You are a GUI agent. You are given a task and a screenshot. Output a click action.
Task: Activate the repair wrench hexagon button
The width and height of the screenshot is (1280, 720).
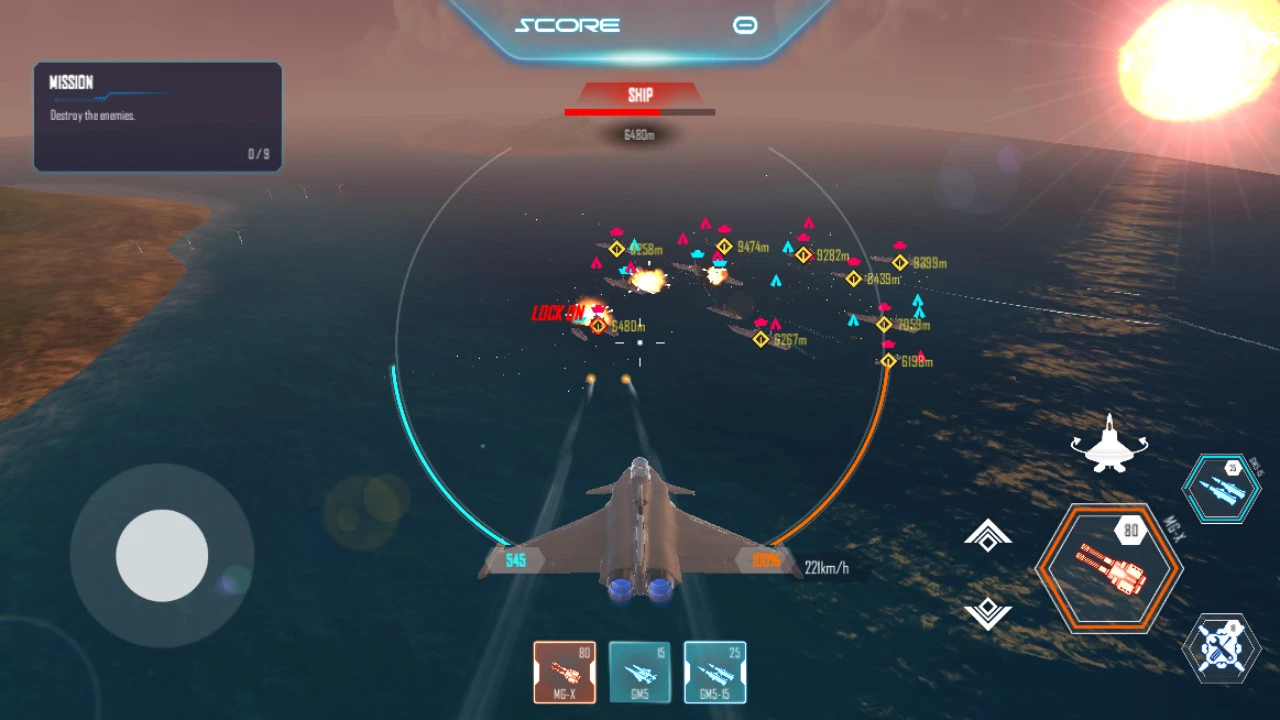[x=1221, y=648]
